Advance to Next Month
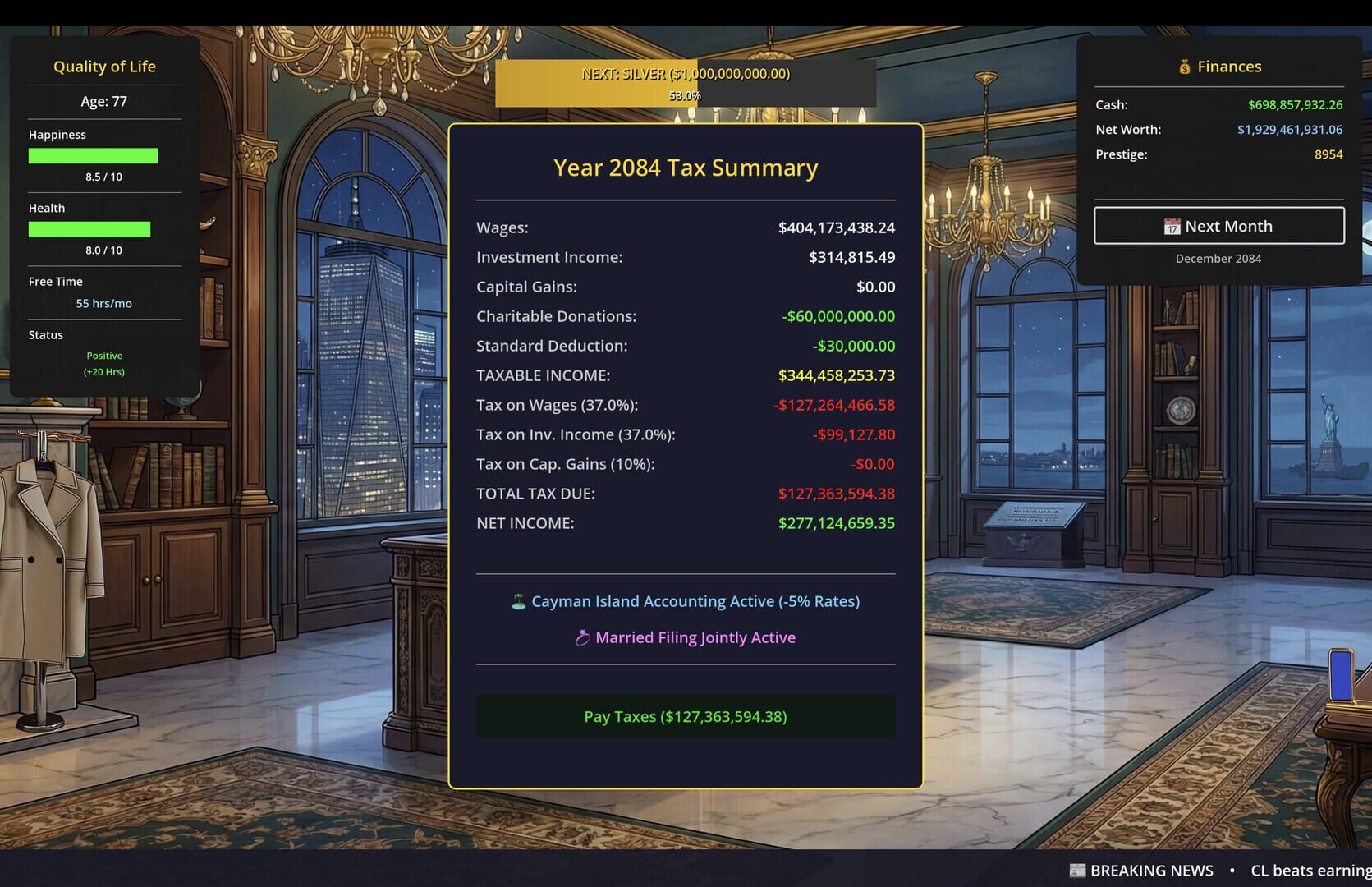 [1218, 226]
